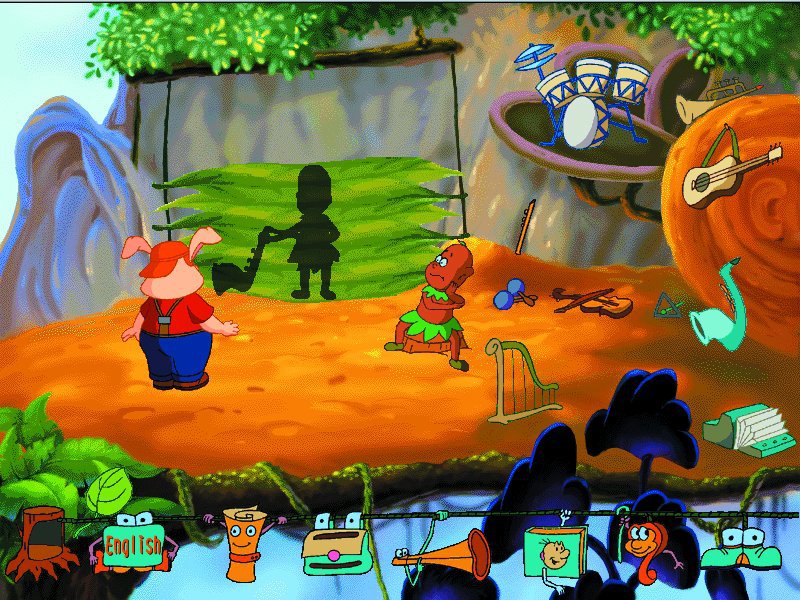The image size is (800, 600).
Task: Click the tree stump exit icon
Action: (43, 541)
